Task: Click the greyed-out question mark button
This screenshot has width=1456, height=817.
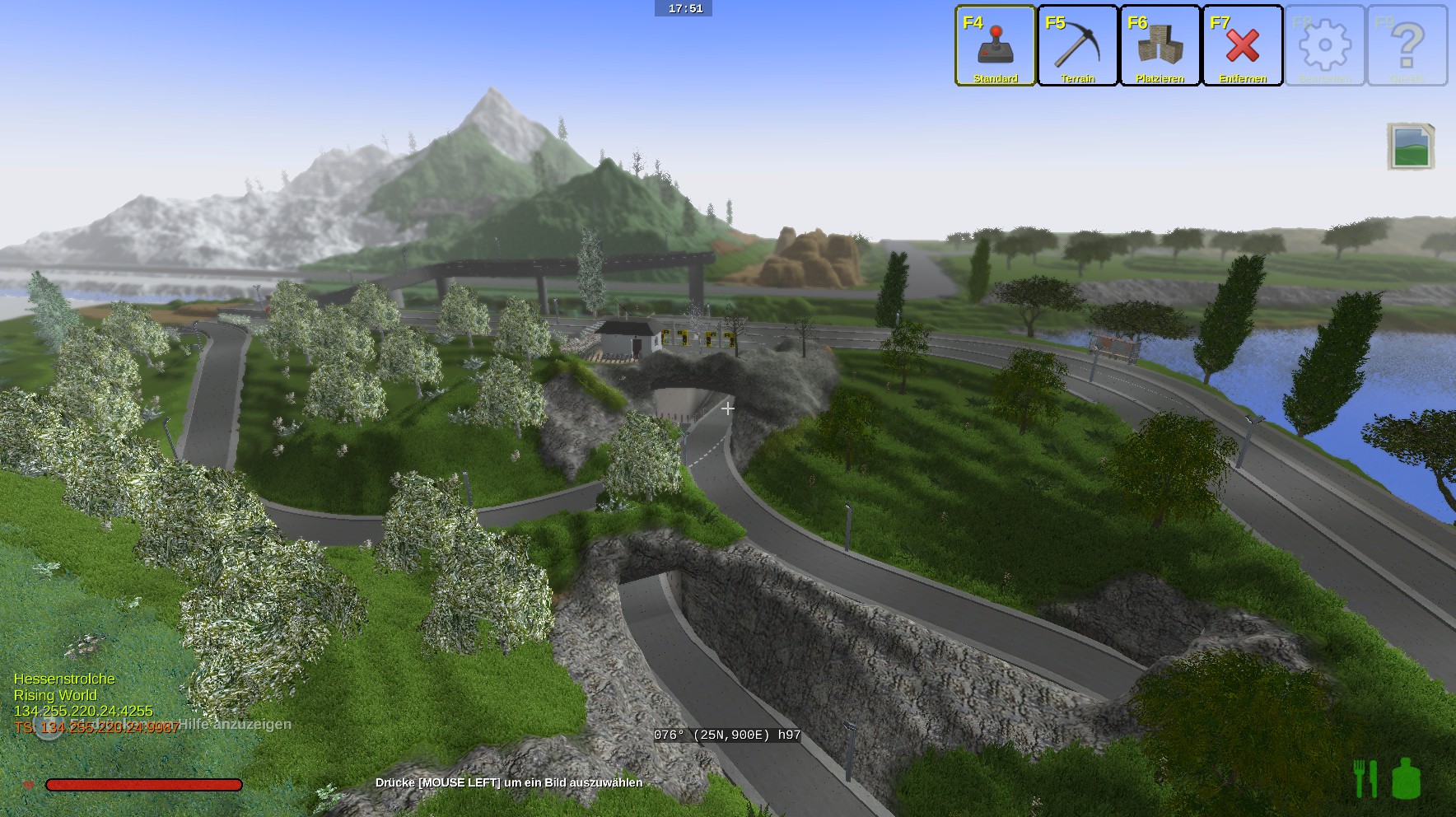Action: (1407, 46)
